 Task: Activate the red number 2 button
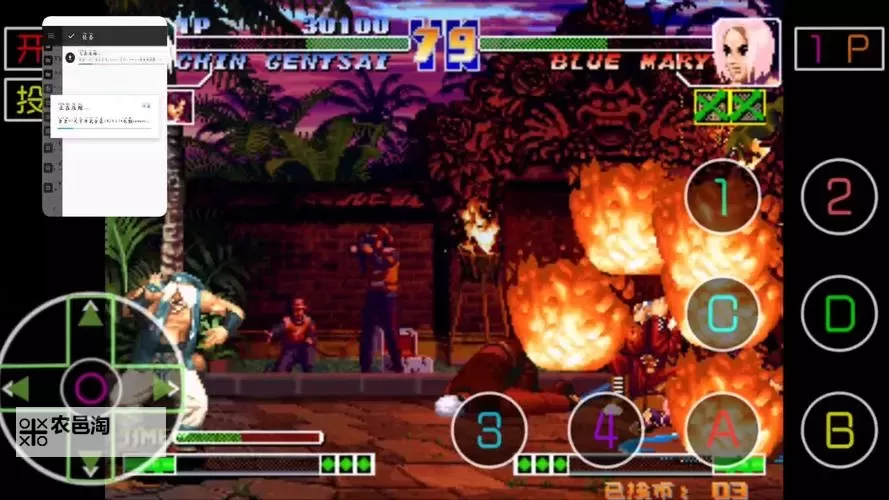tap(839, 197)
